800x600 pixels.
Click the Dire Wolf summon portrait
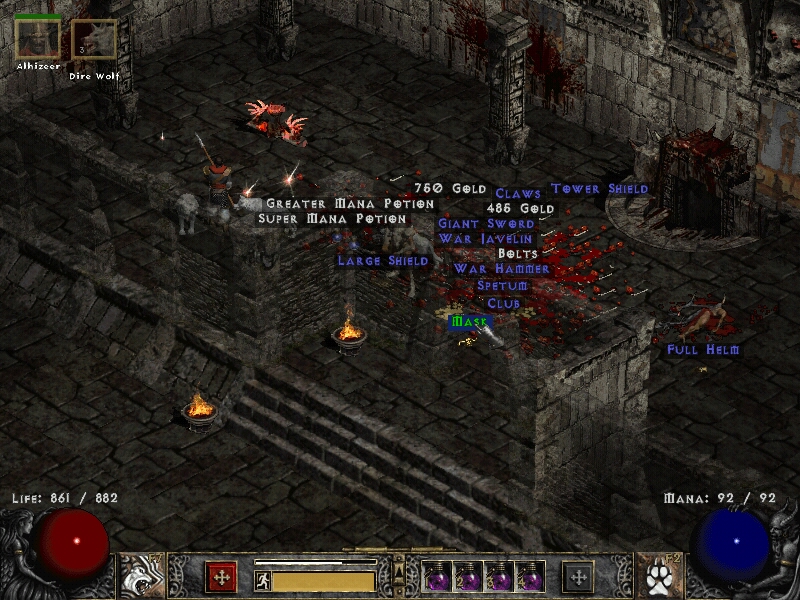pyautogui.click(x=94, y=41)
